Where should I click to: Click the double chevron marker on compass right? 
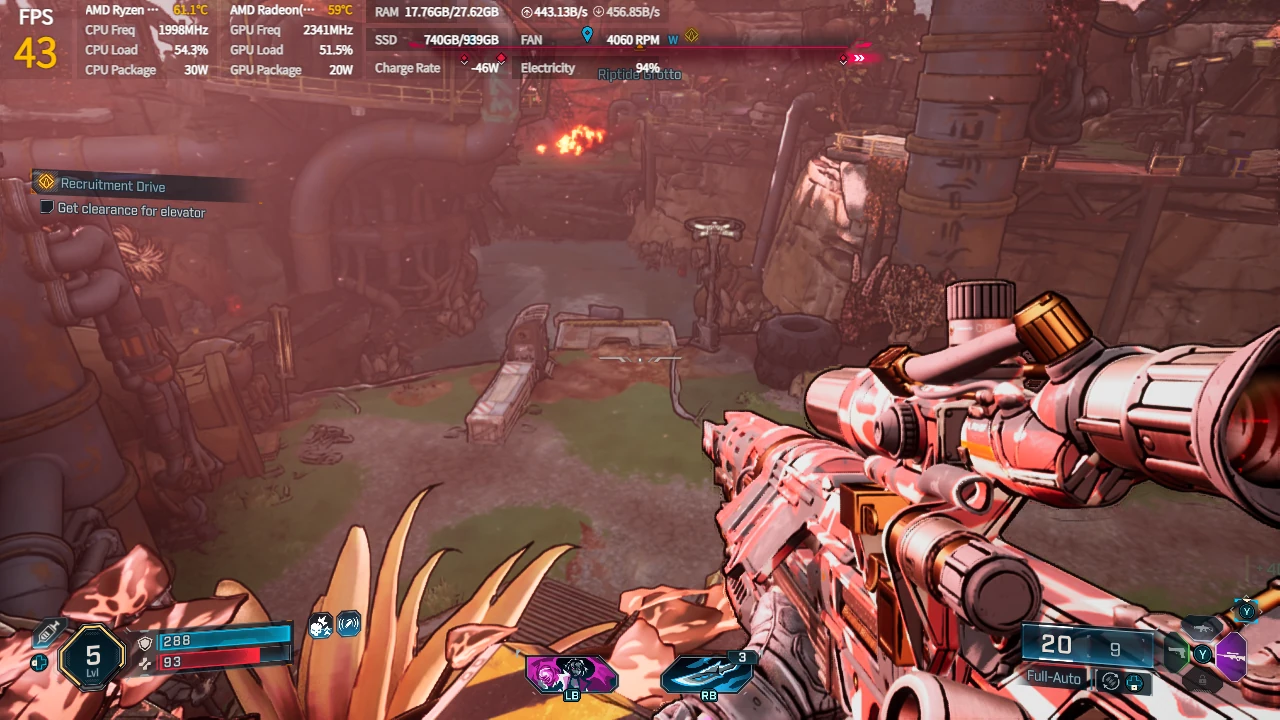(858, 57)
